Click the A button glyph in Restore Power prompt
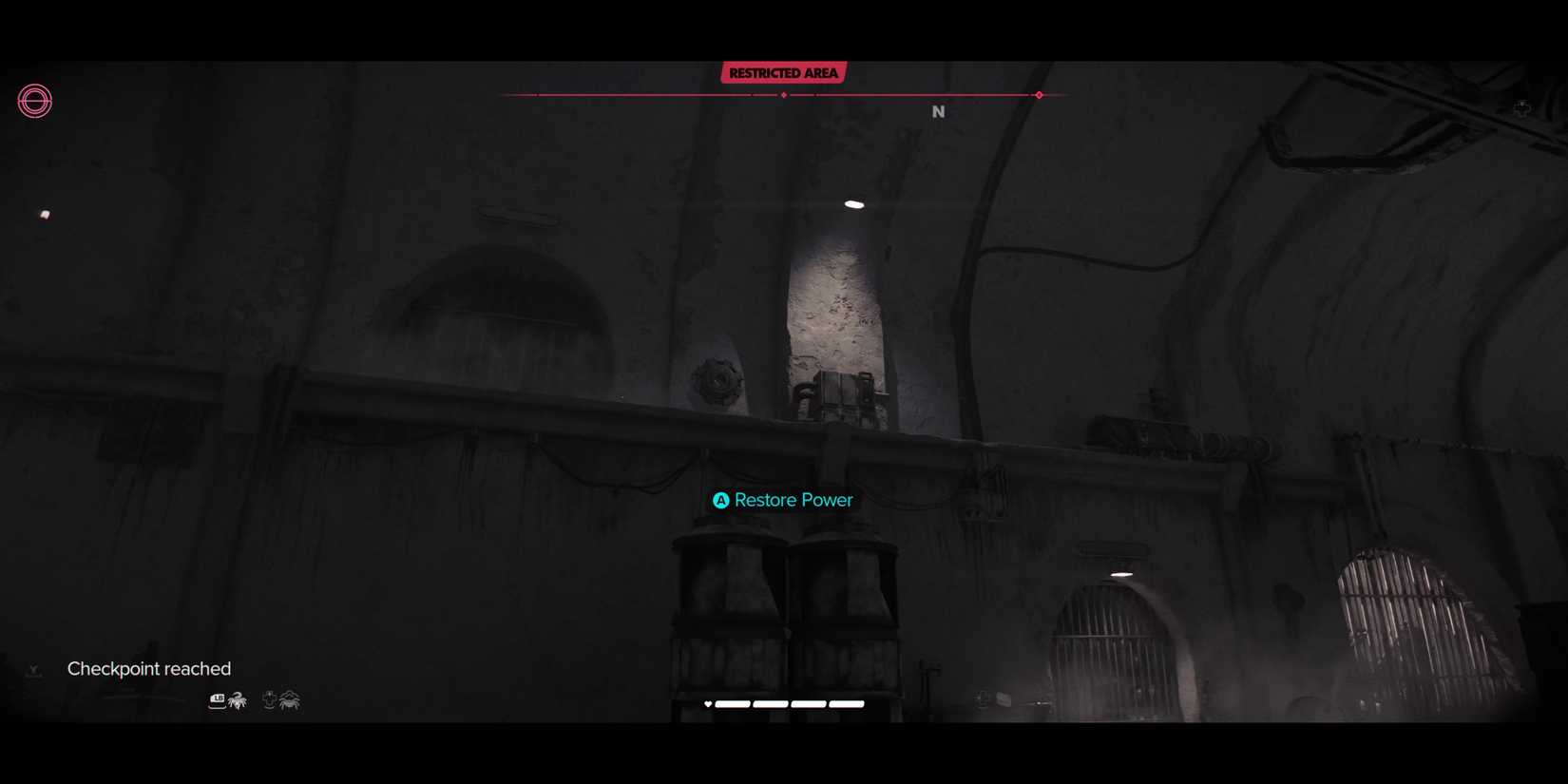1568x784 pixels. (x=720, y=500)
